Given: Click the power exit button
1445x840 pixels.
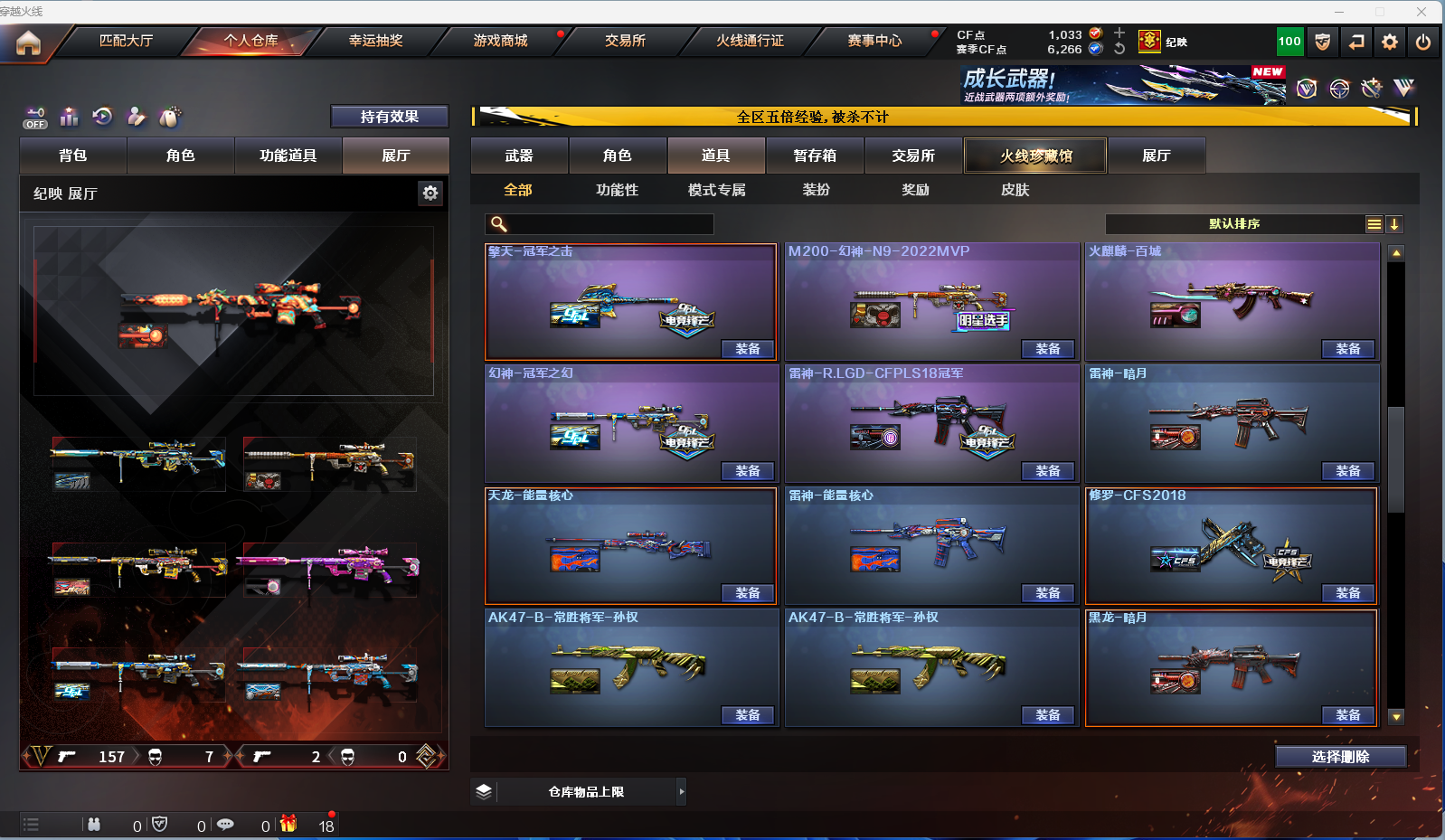Looking at the screenshot, I should 1423,42.
